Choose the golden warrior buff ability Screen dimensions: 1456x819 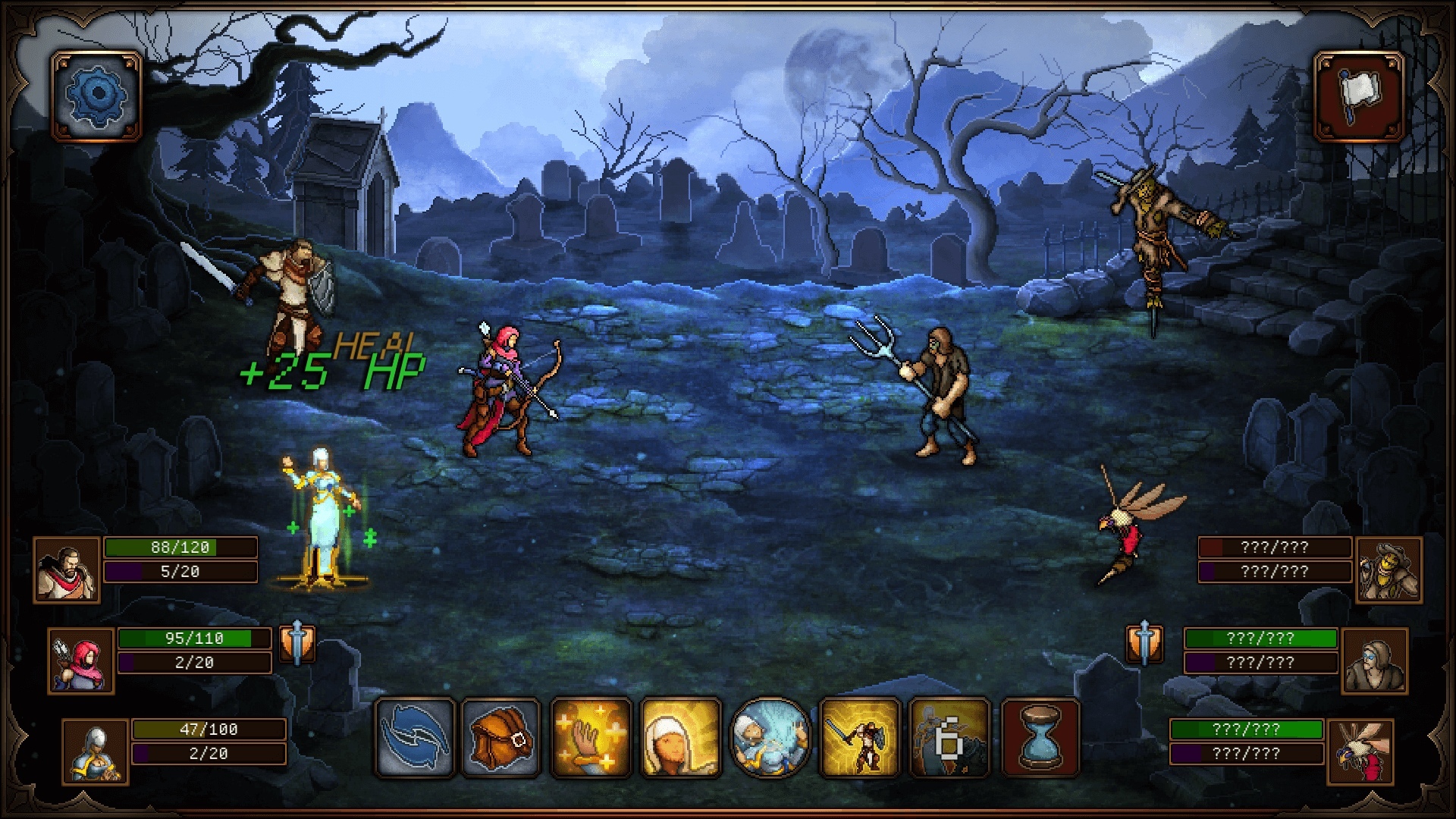point(860,738)
